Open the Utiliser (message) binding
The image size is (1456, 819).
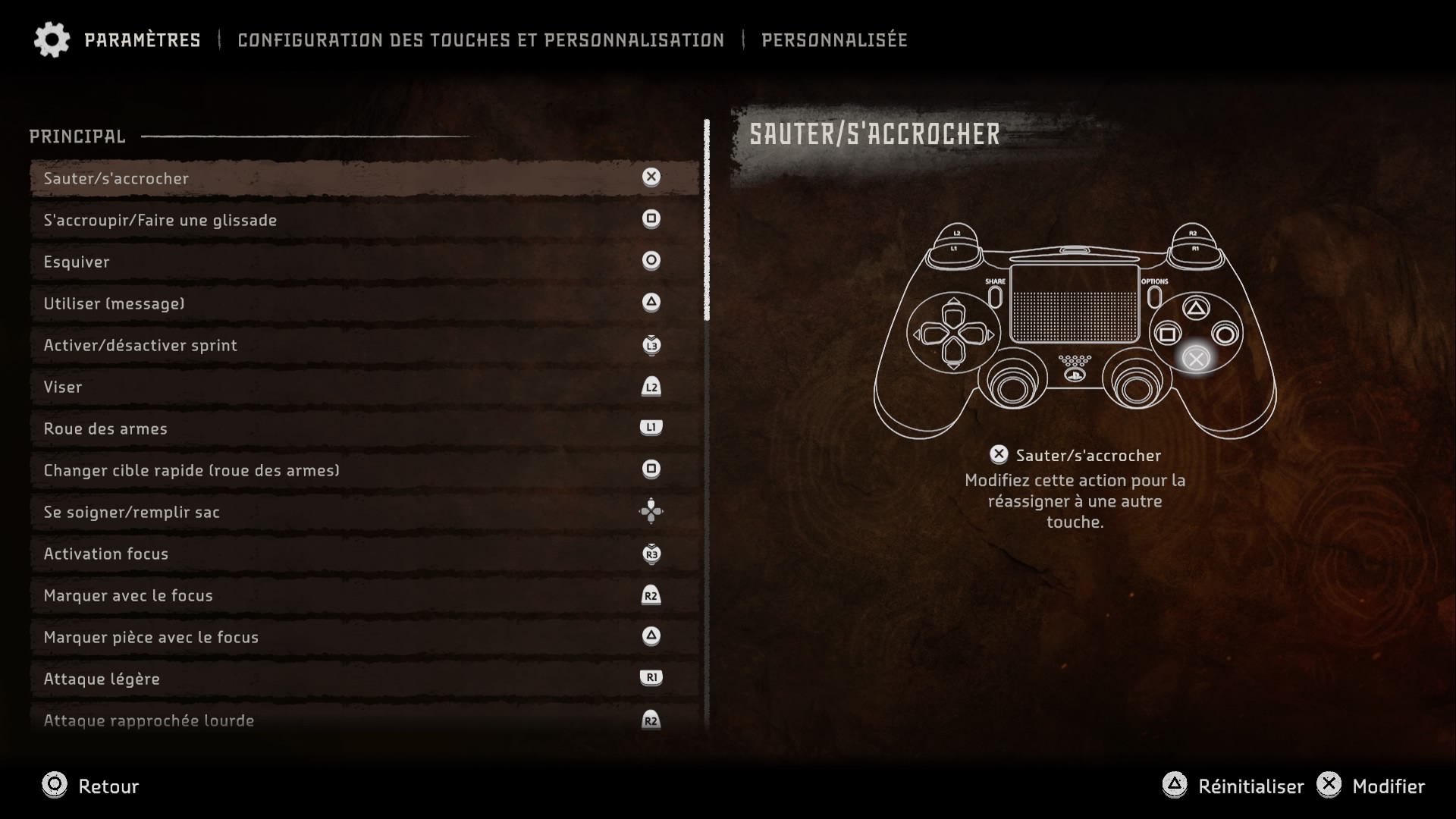tap(364, 303)
